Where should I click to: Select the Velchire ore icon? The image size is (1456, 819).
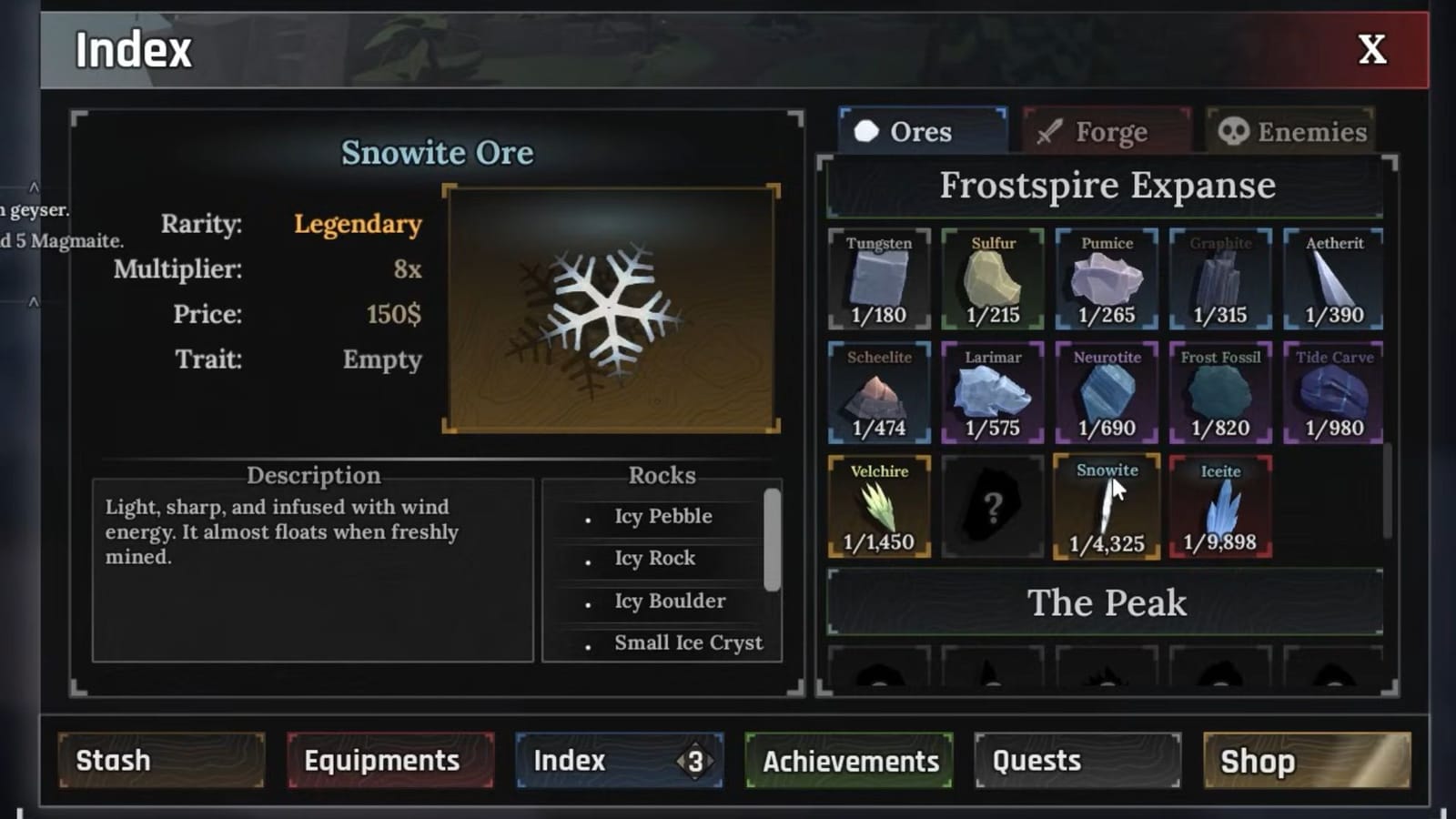coord(879,507)
